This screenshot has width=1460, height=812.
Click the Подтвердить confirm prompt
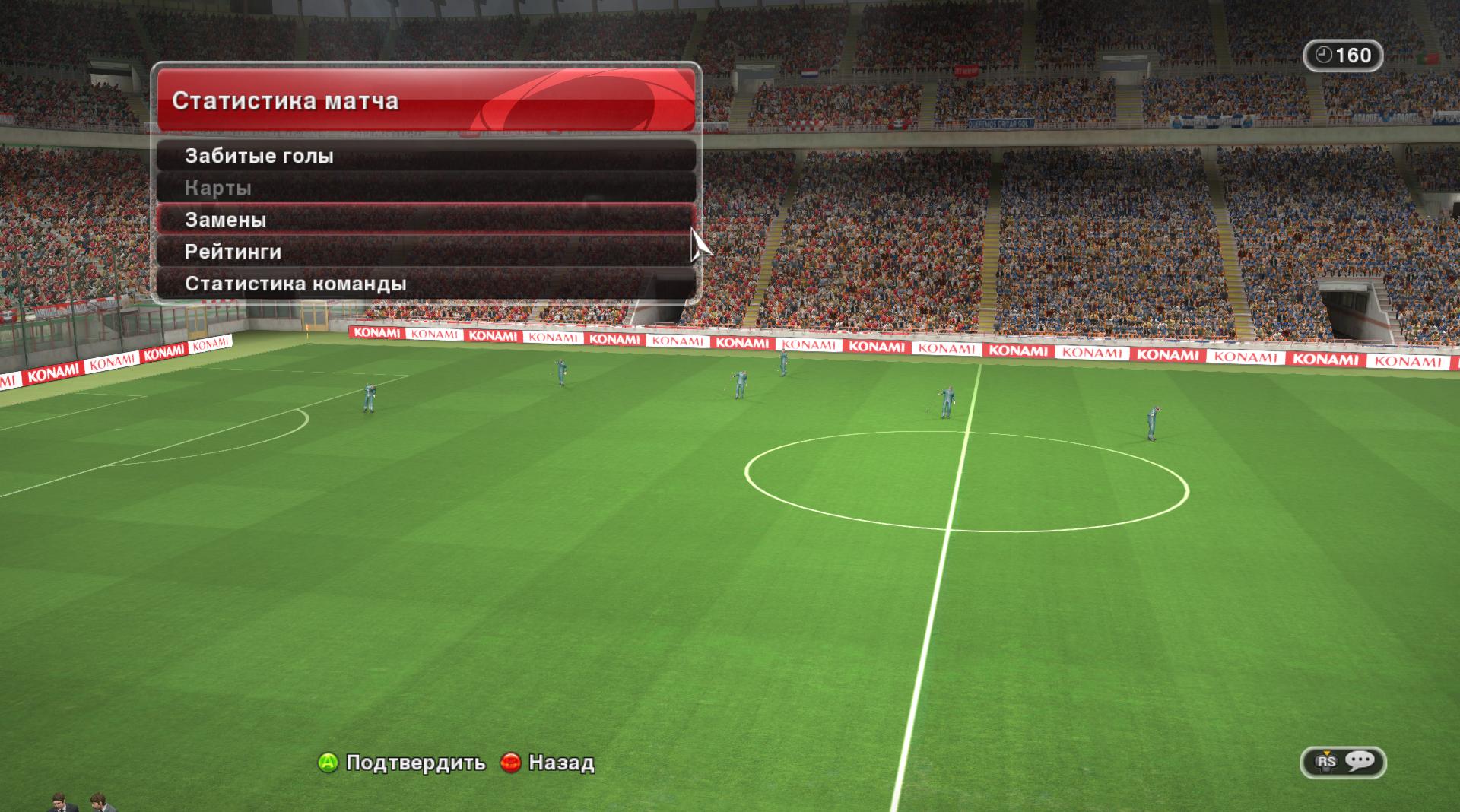click(401, 763)
